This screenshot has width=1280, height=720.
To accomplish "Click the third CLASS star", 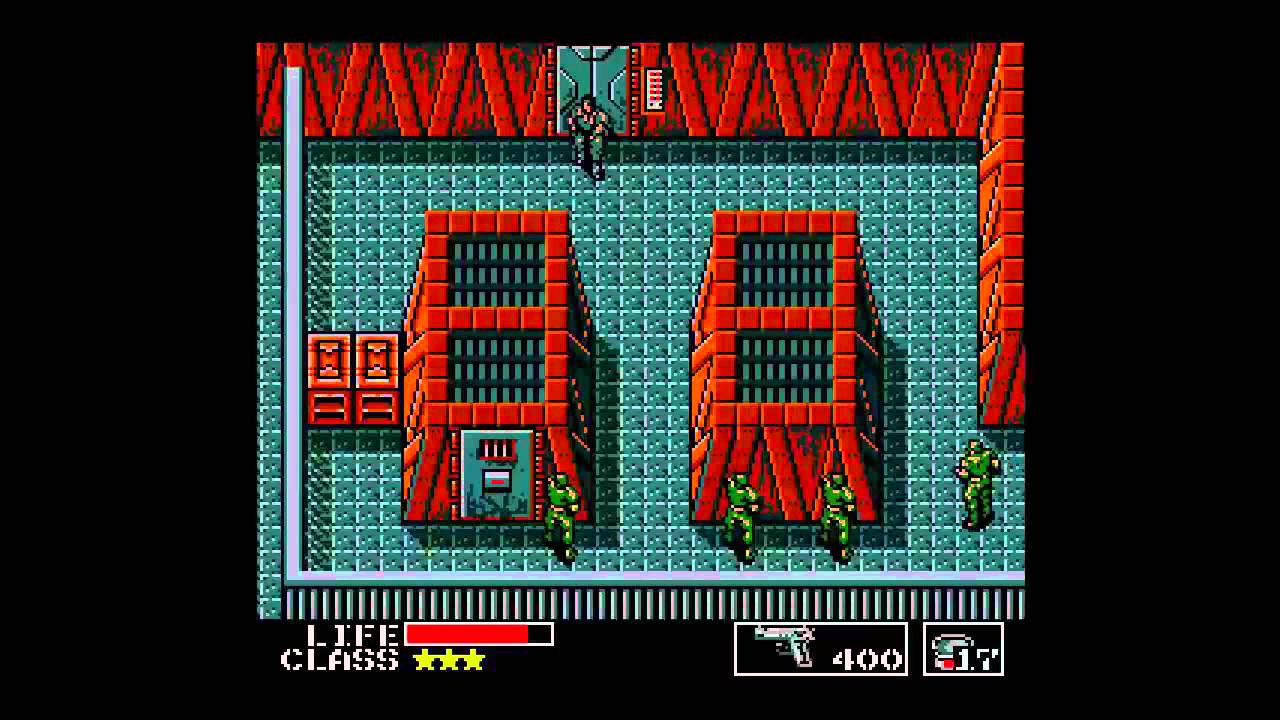I will coord(474,660).
